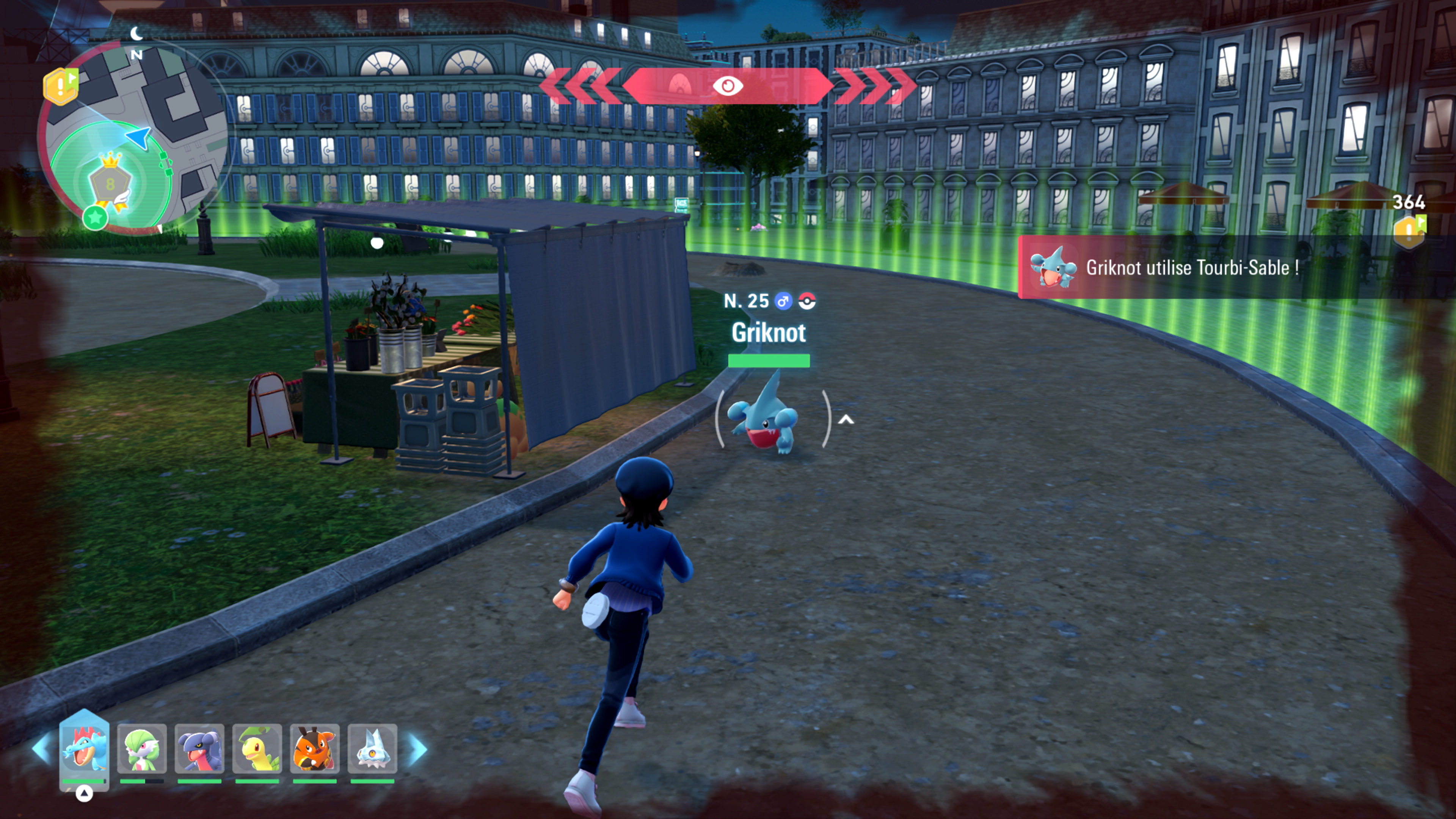Choose Gabite from the party bar
This screenshot has width=1456, height=819.
[199, 748]
